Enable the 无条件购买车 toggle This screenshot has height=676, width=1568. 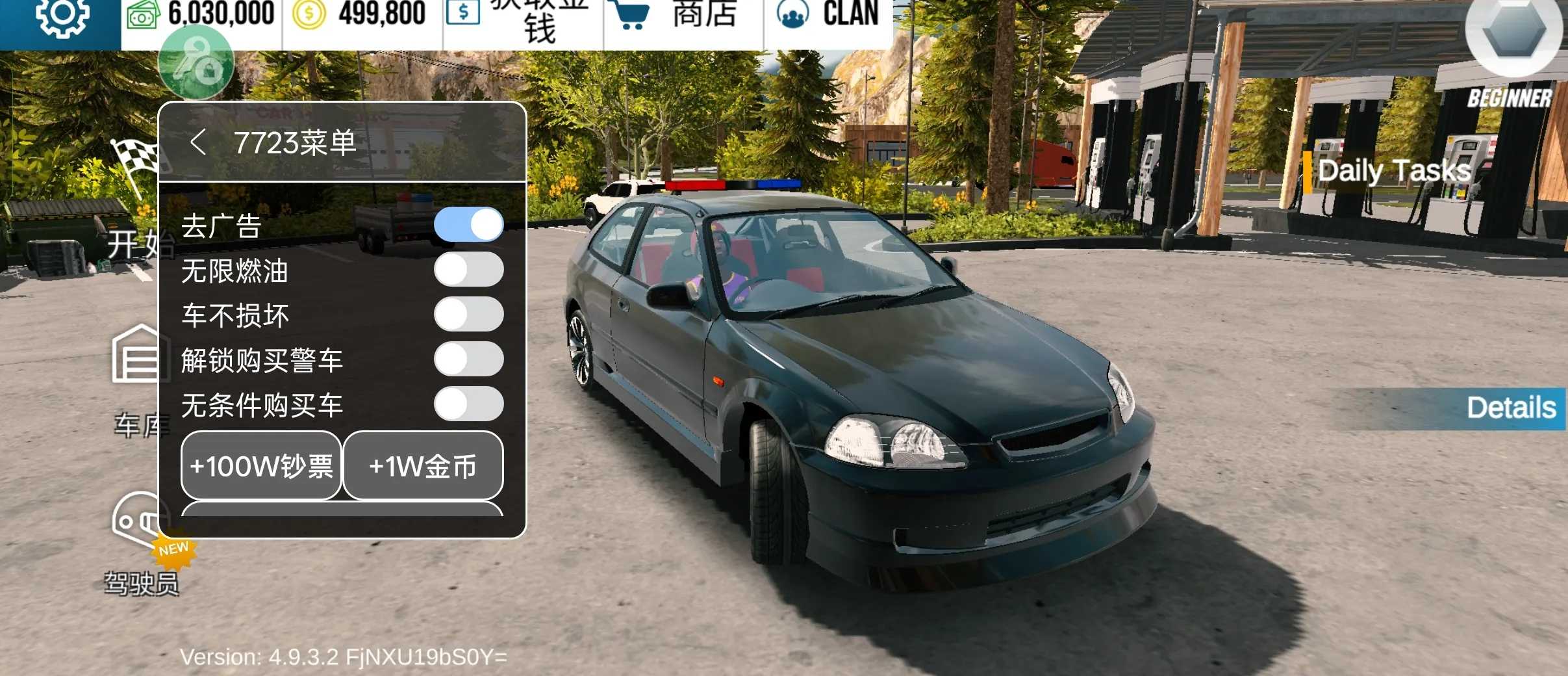click(x=468, y=404)
